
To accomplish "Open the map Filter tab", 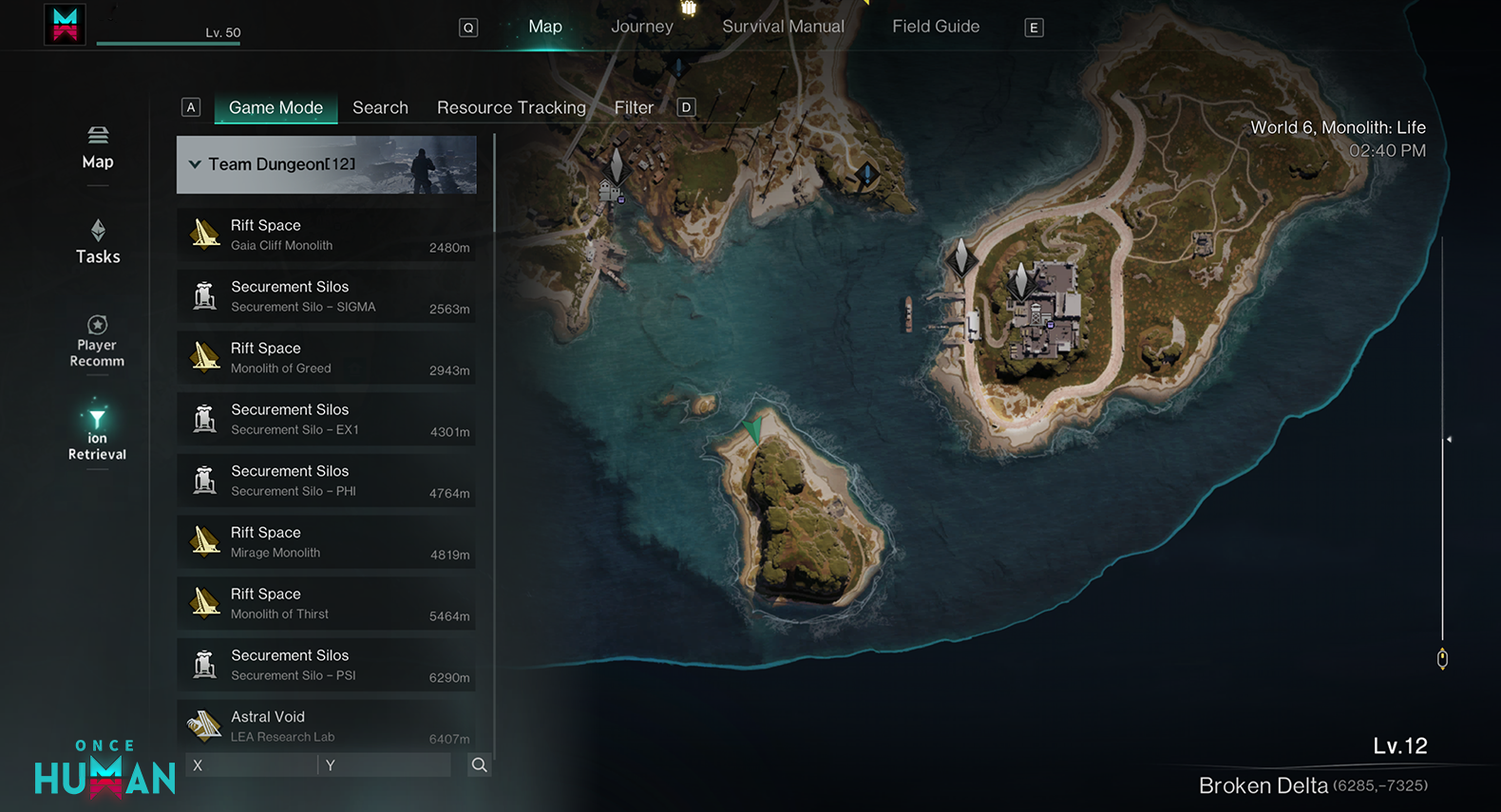I will click(634, 107).
